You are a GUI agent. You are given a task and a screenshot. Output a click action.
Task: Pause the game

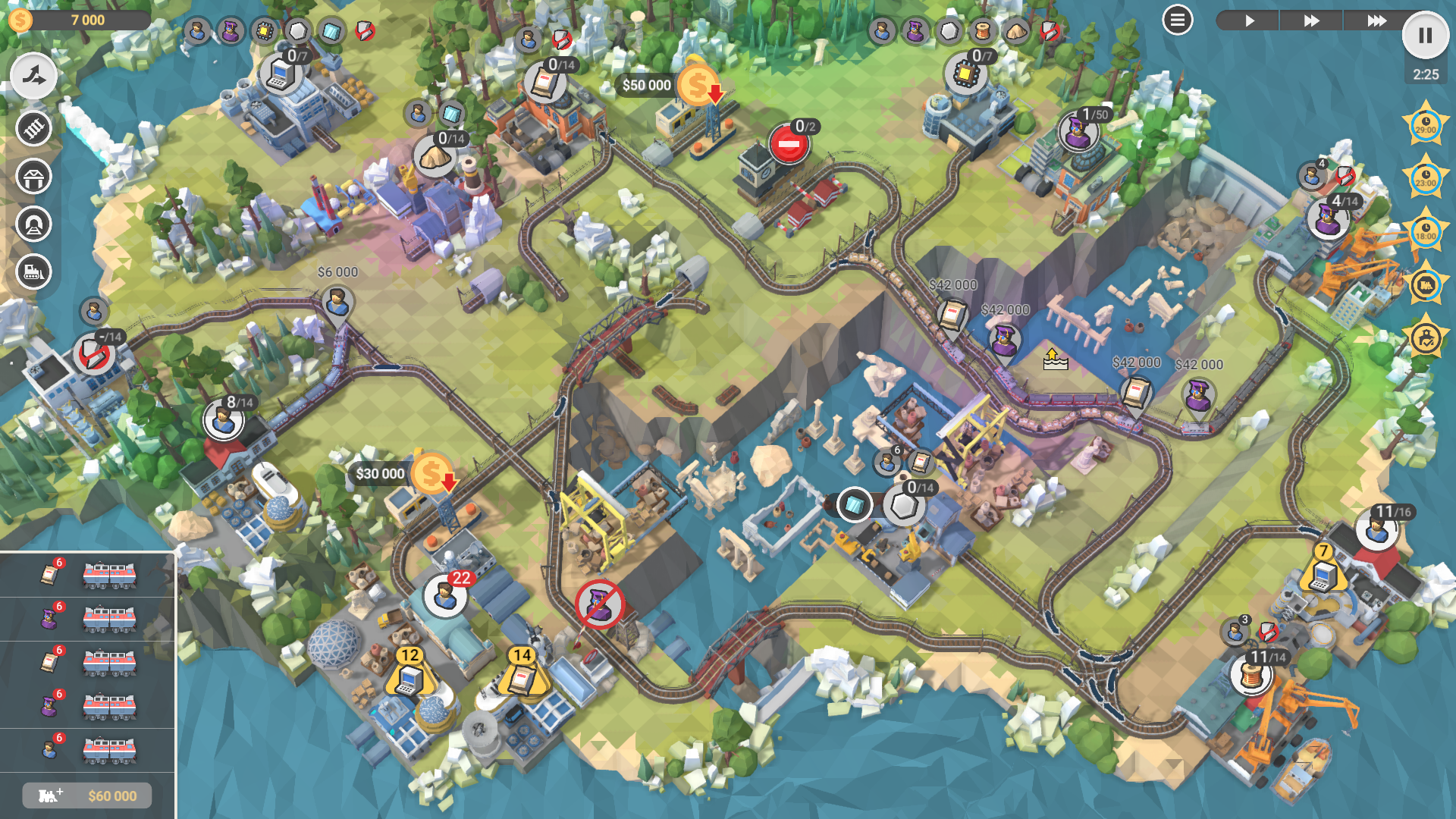(1425, 36)
